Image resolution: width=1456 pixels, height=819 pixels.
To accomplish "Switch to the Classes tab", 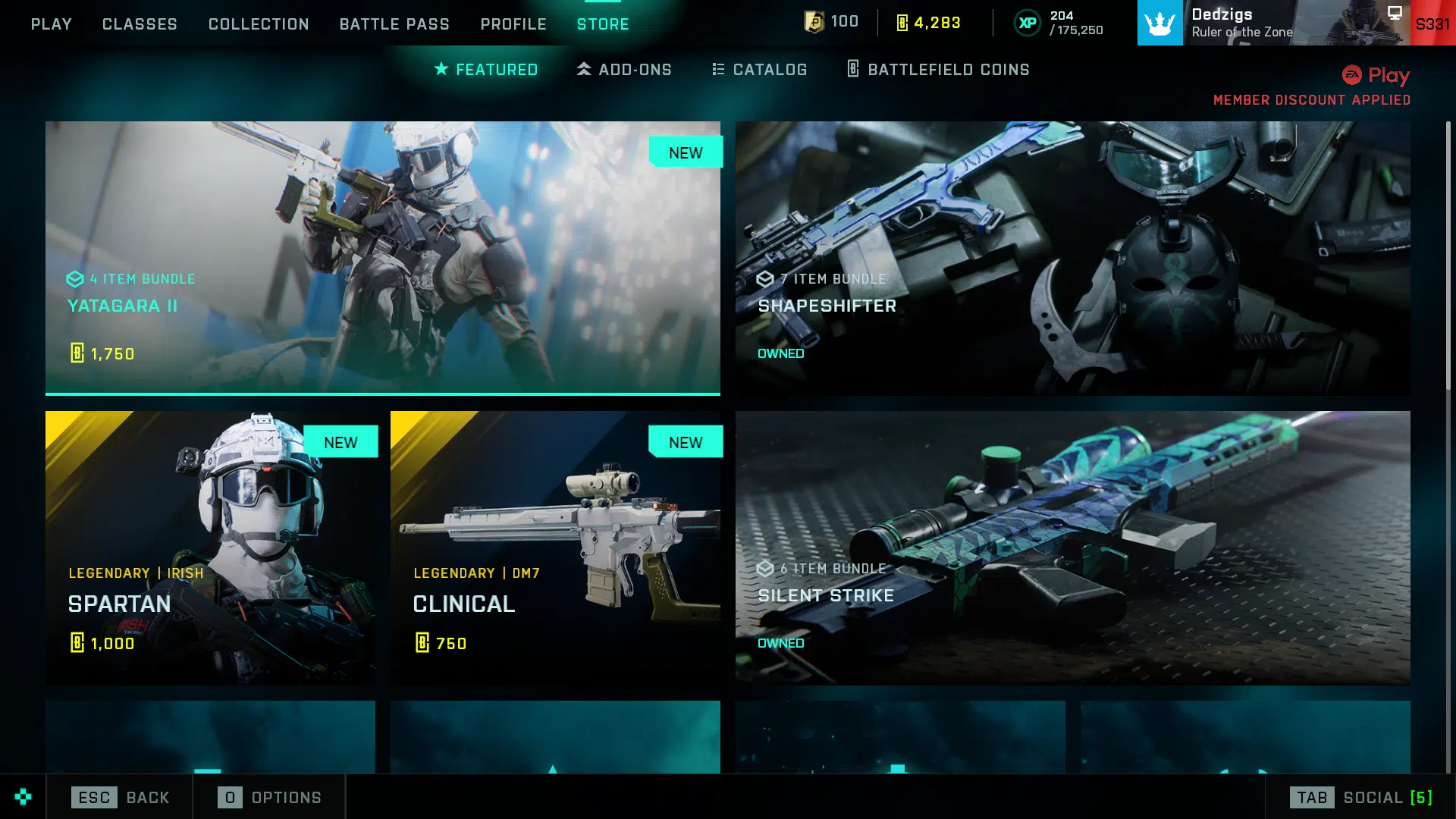I will pyautogui.click(x=140, y=24).
